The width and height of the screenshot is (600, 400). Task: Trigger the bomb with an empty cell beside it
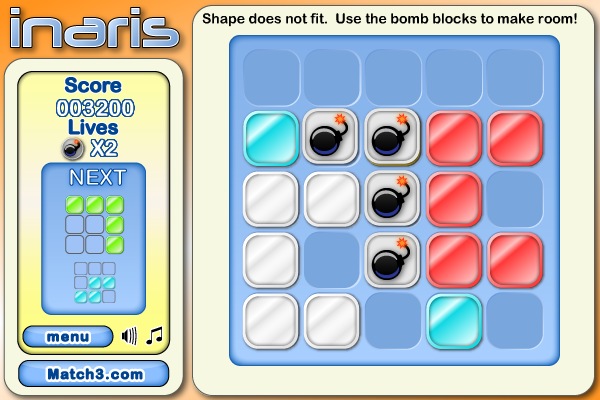[392, 259]
